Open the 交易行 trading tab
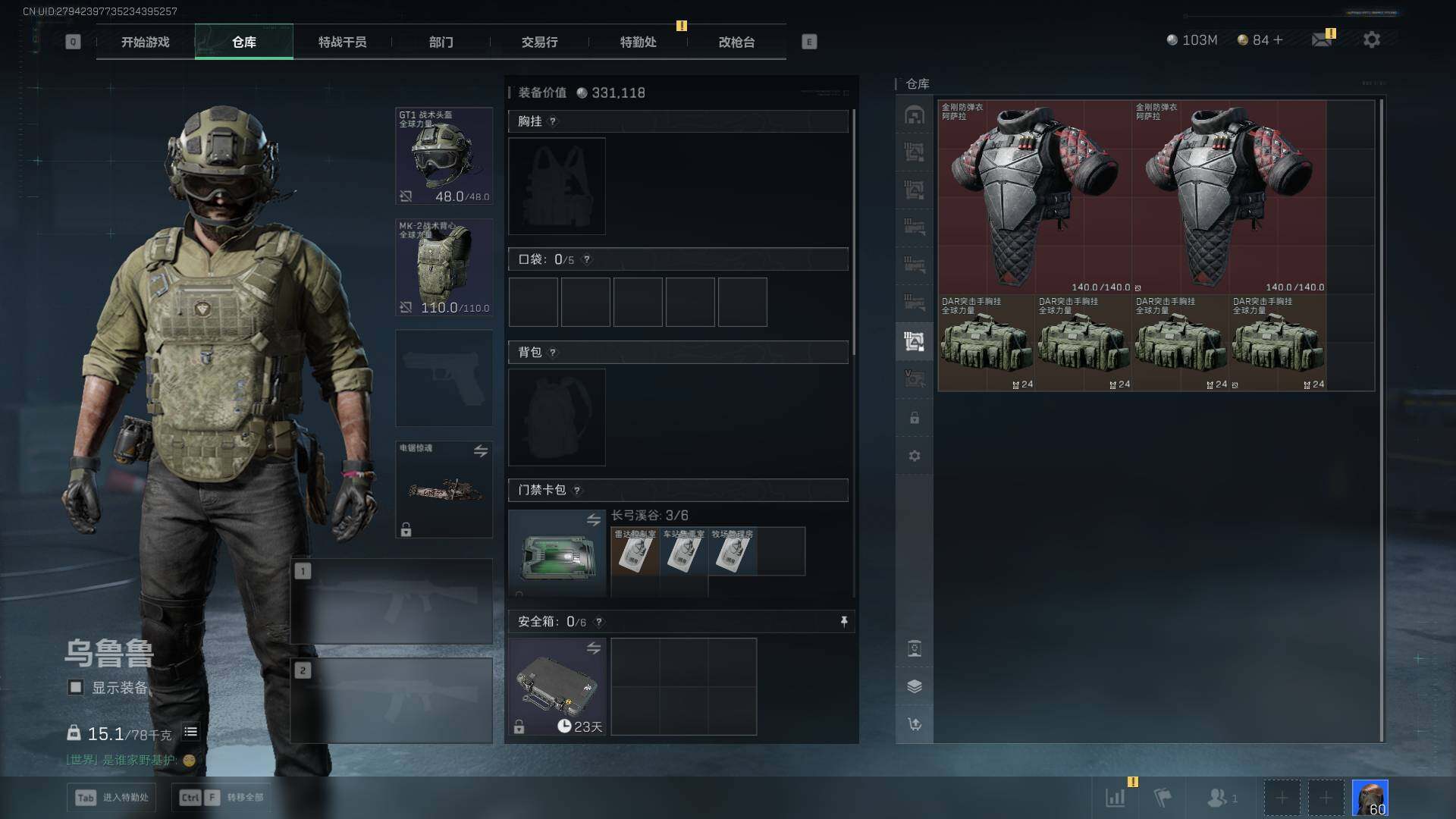This screenshot has width=1456, height=819. (539, 42)
